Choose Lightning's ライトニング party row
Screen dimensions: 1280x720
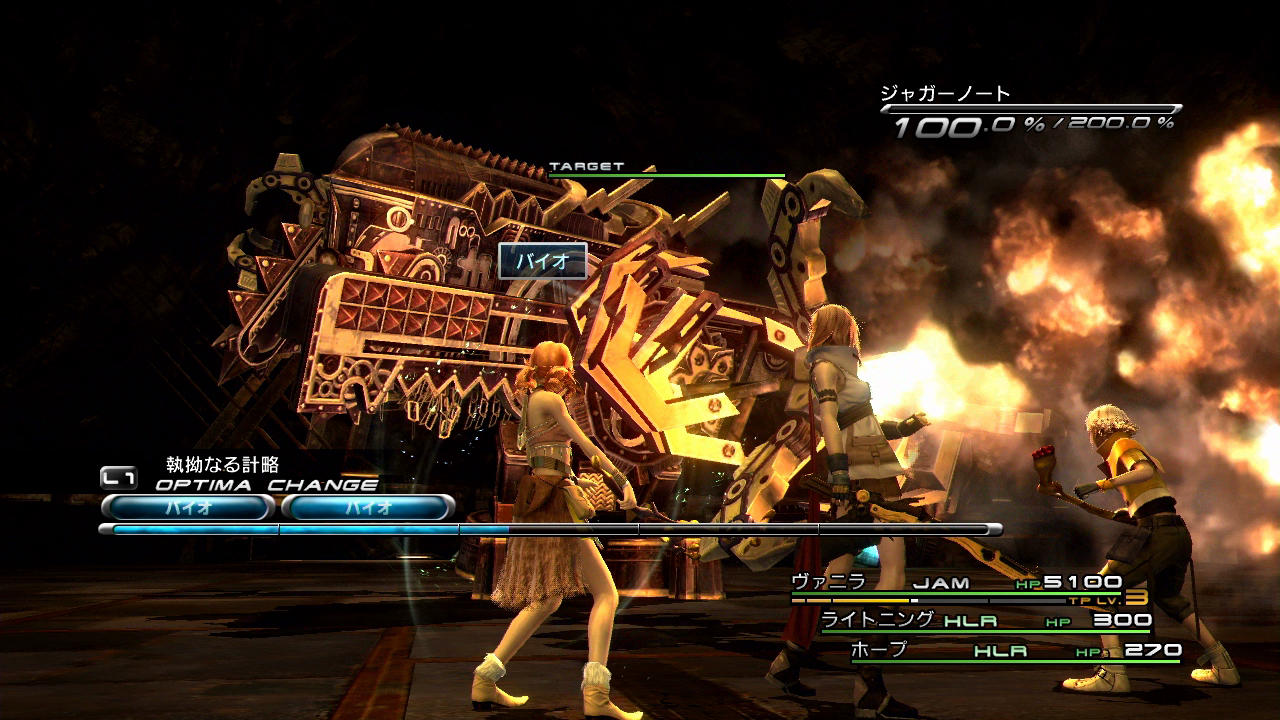(x=985, y=620)
